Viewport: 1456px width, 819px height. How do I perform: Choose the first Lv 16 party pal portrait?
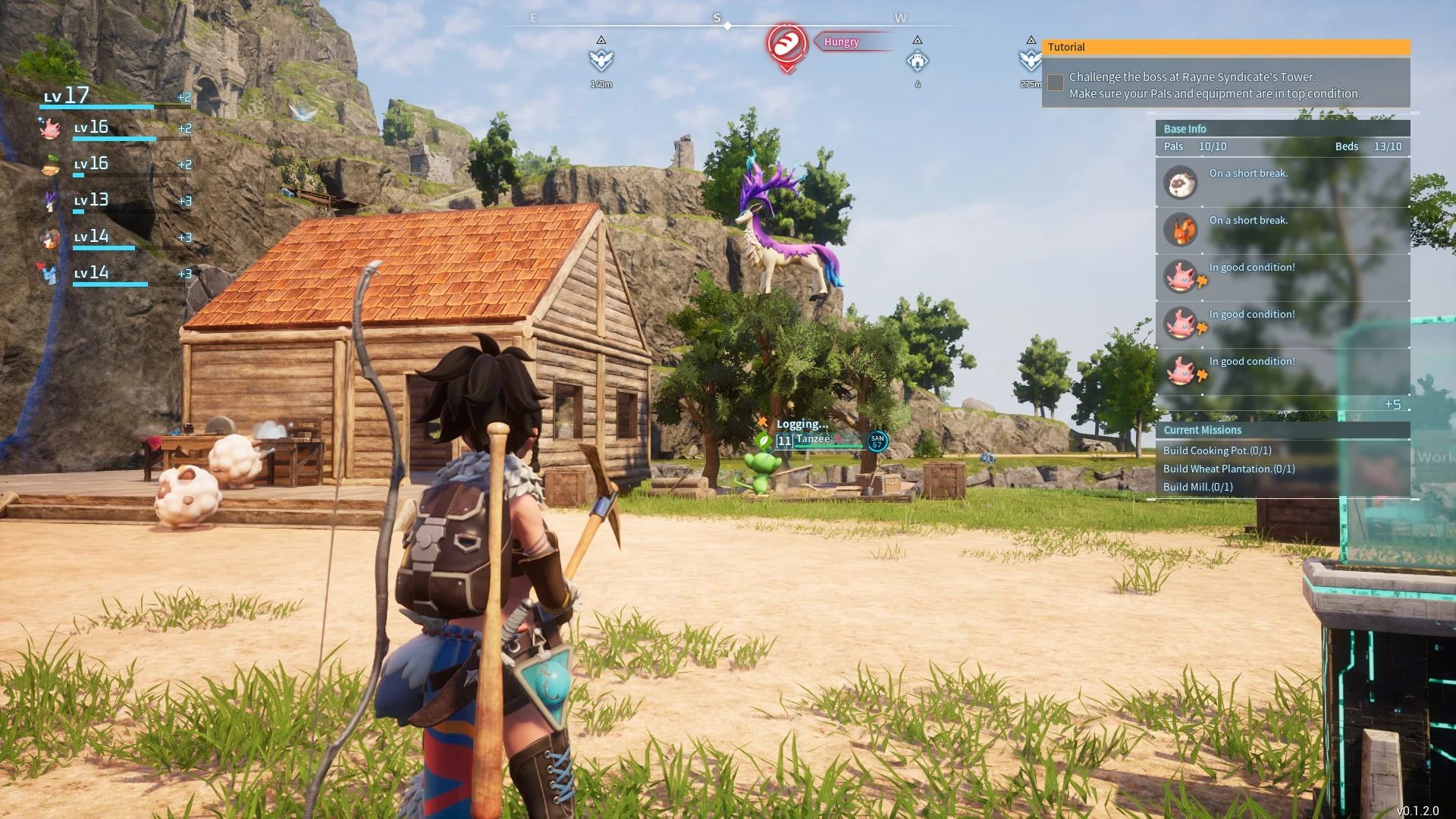click(x=50, y=128)
